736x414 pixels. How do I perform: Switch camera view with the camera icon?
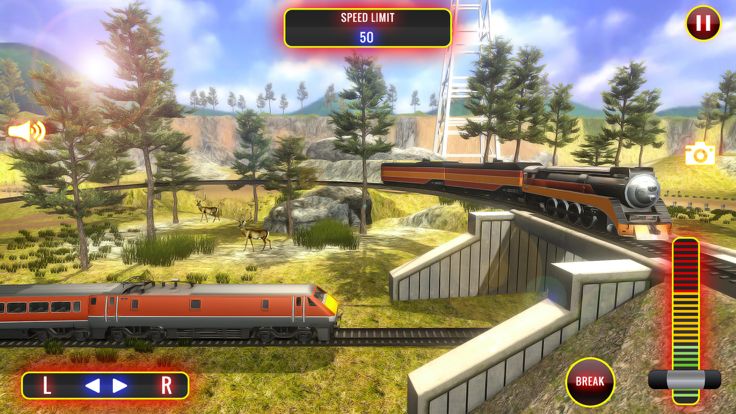pos(700,153)
